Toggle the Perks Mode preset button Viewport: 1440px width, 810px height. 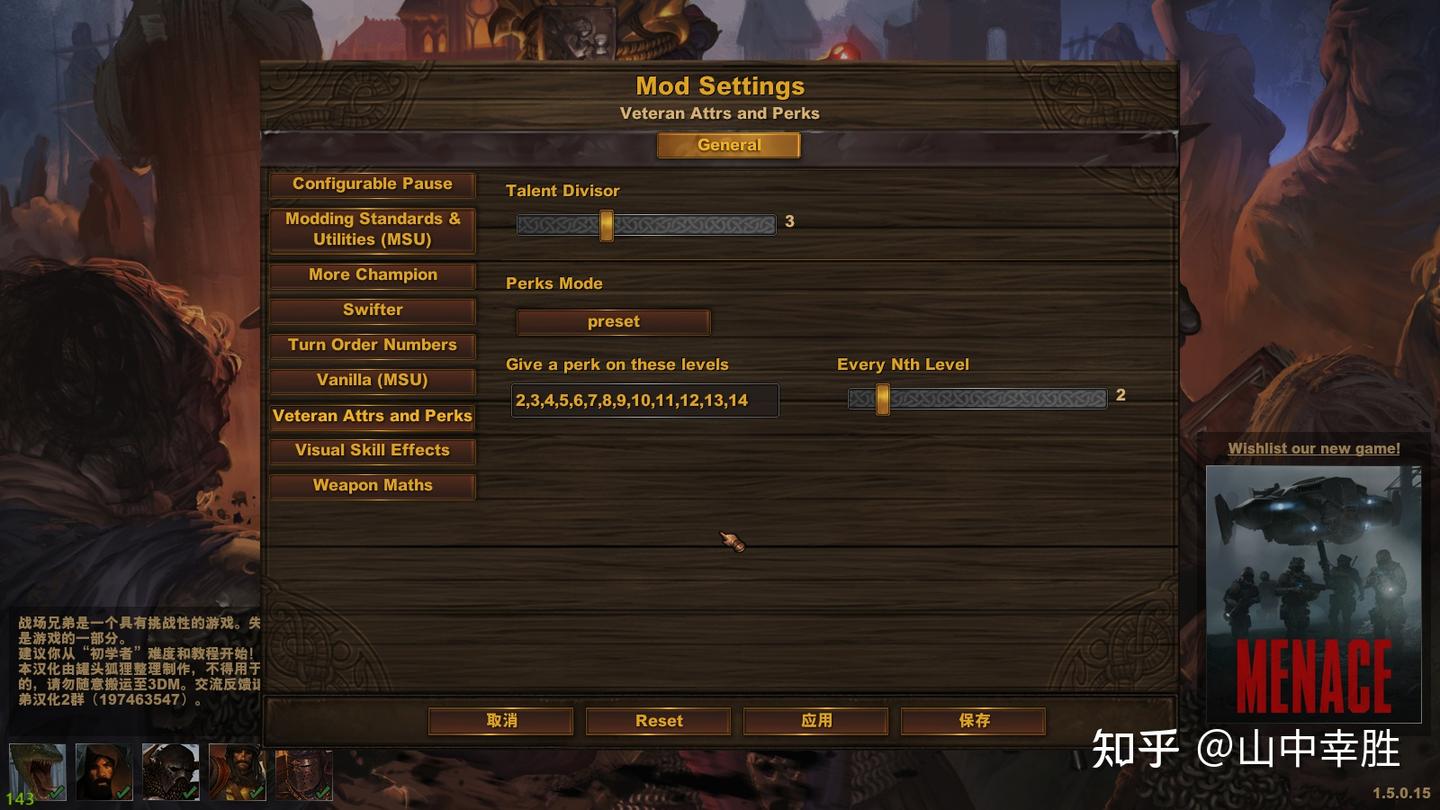point(613,322)
